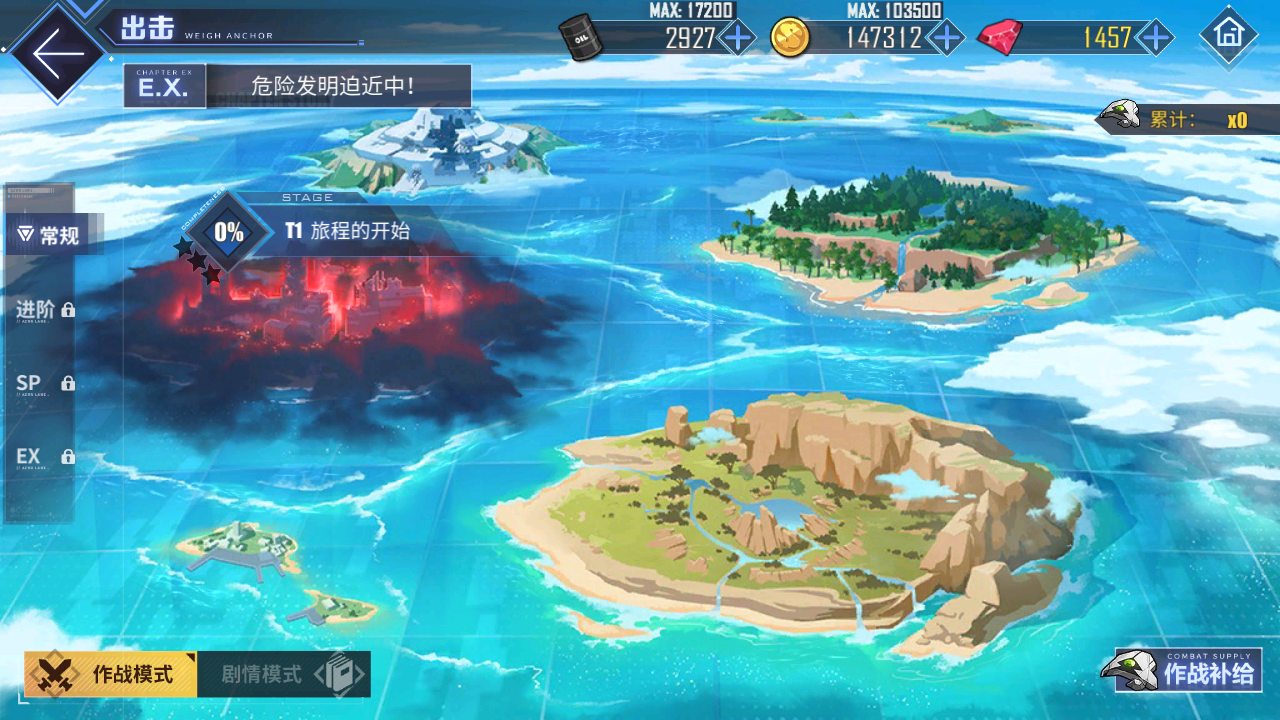The height and width of the screenshot is (720, 1280).
Task: Add gold coins using the plus button
Action: tap(945, 38)
